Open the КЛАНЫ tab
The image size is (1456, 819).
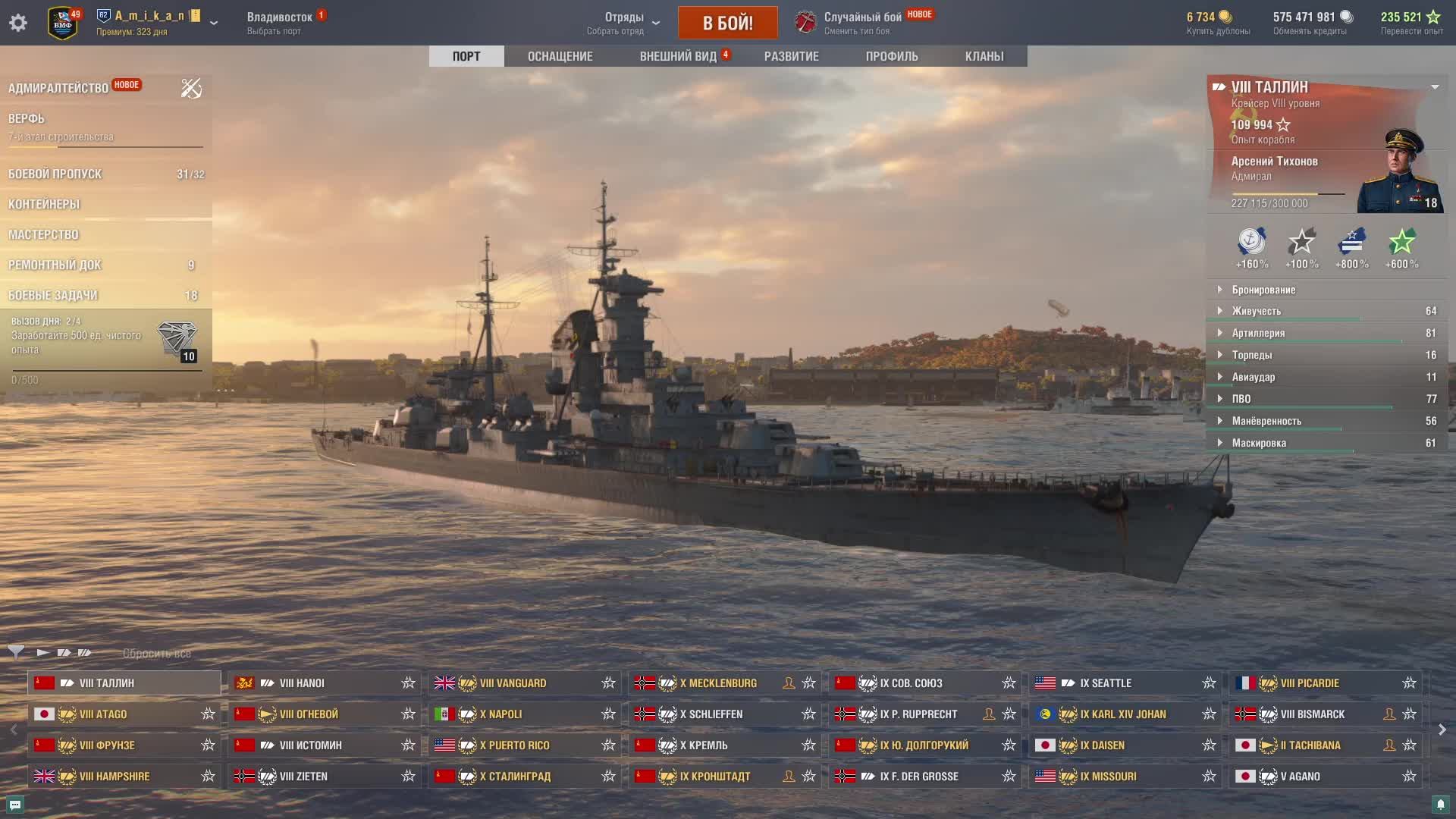click(984, 56)
